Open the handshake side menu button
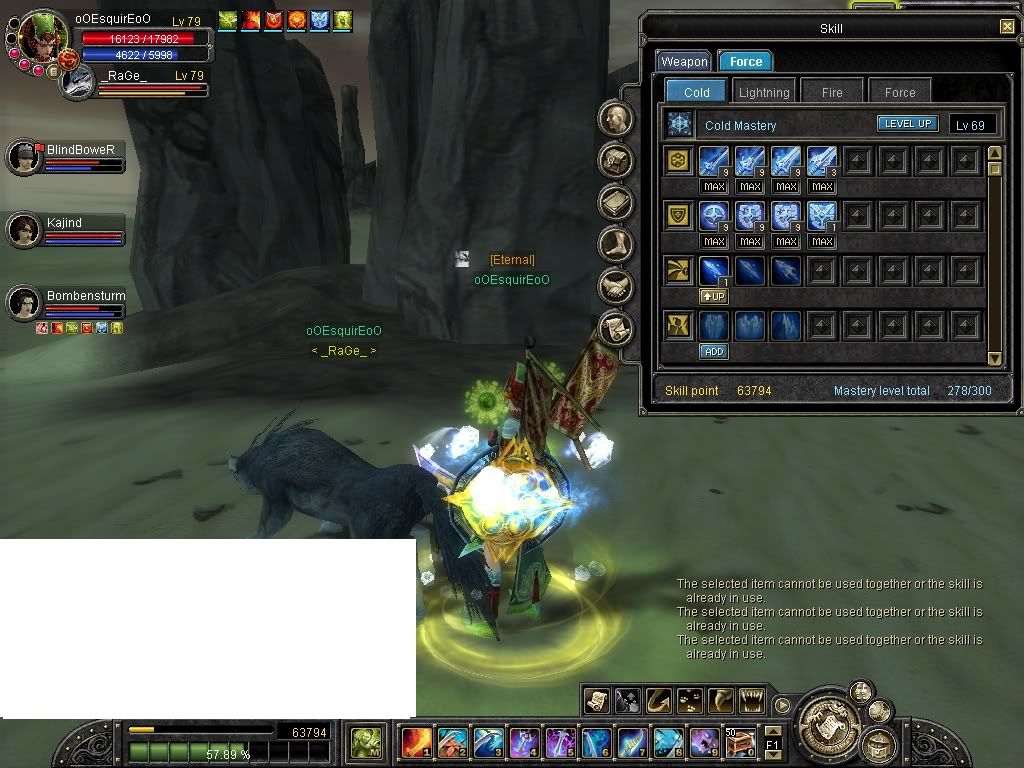Viewport: 1024px width, 768px height. [616, 287]
